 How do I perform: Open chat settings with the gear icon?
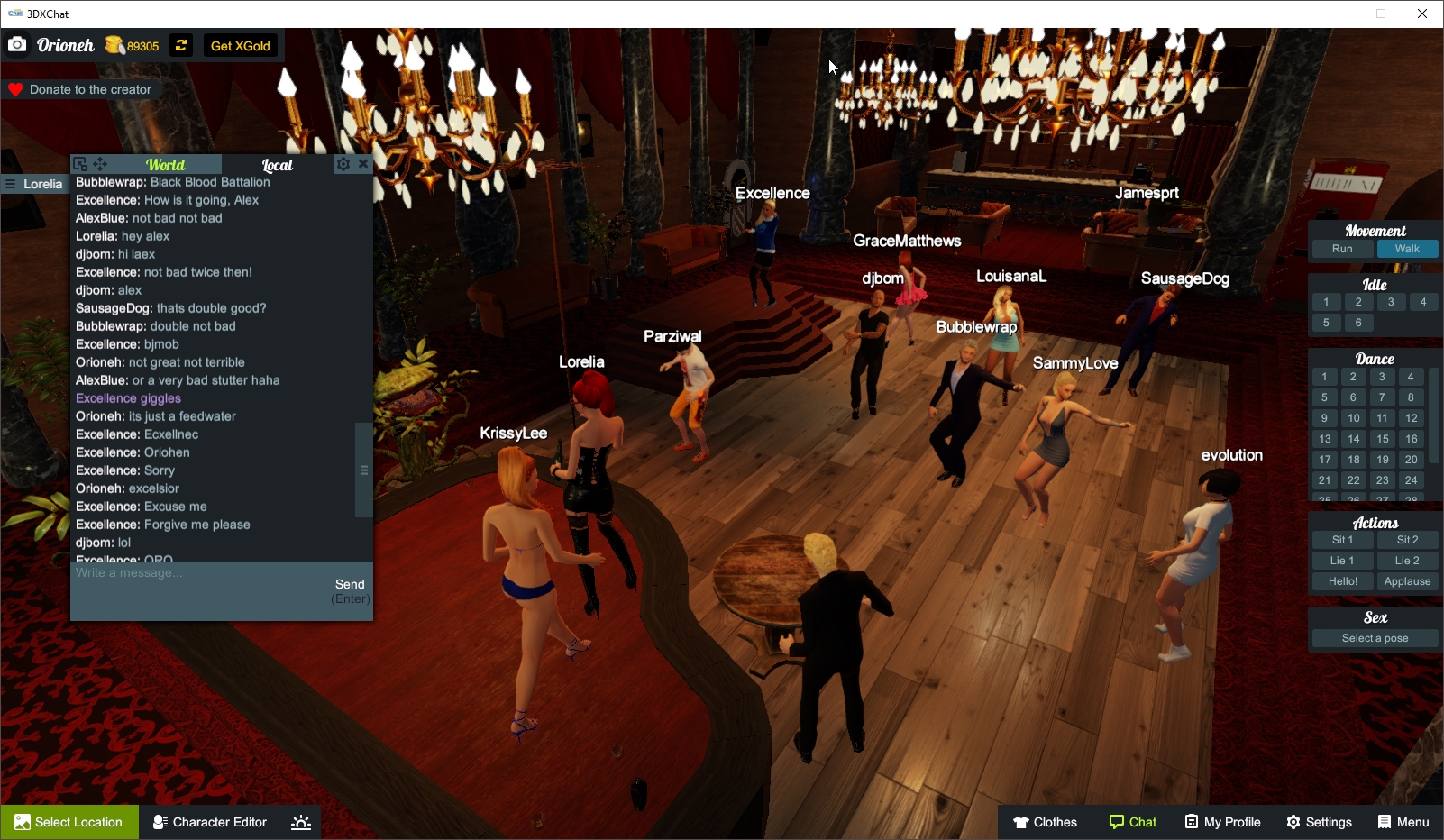coord(343,164)
